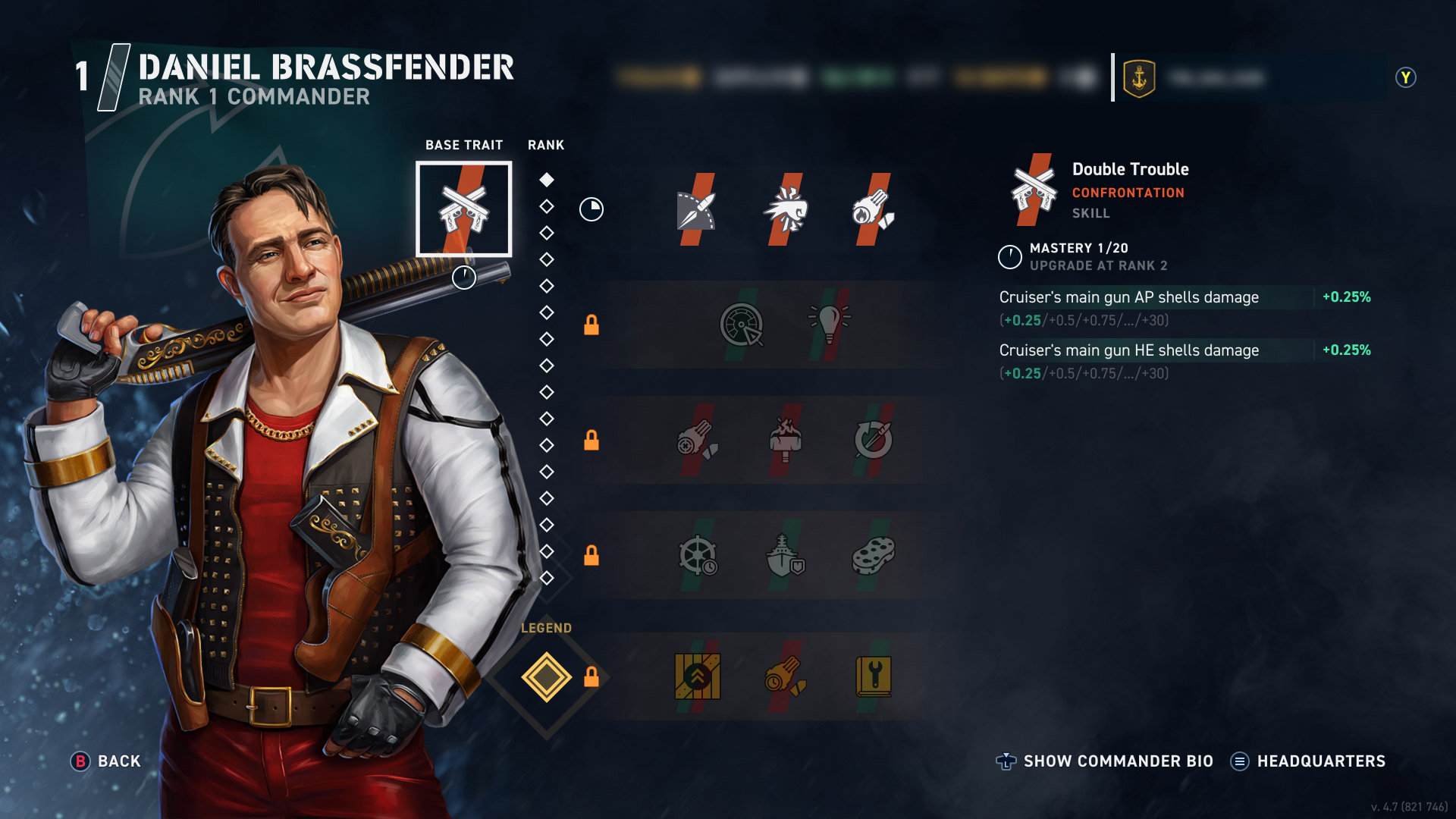Choose the ship with shield skill
Viewport: 1456px width, 819px height.
pyautogui.click(x=785, y=556)
